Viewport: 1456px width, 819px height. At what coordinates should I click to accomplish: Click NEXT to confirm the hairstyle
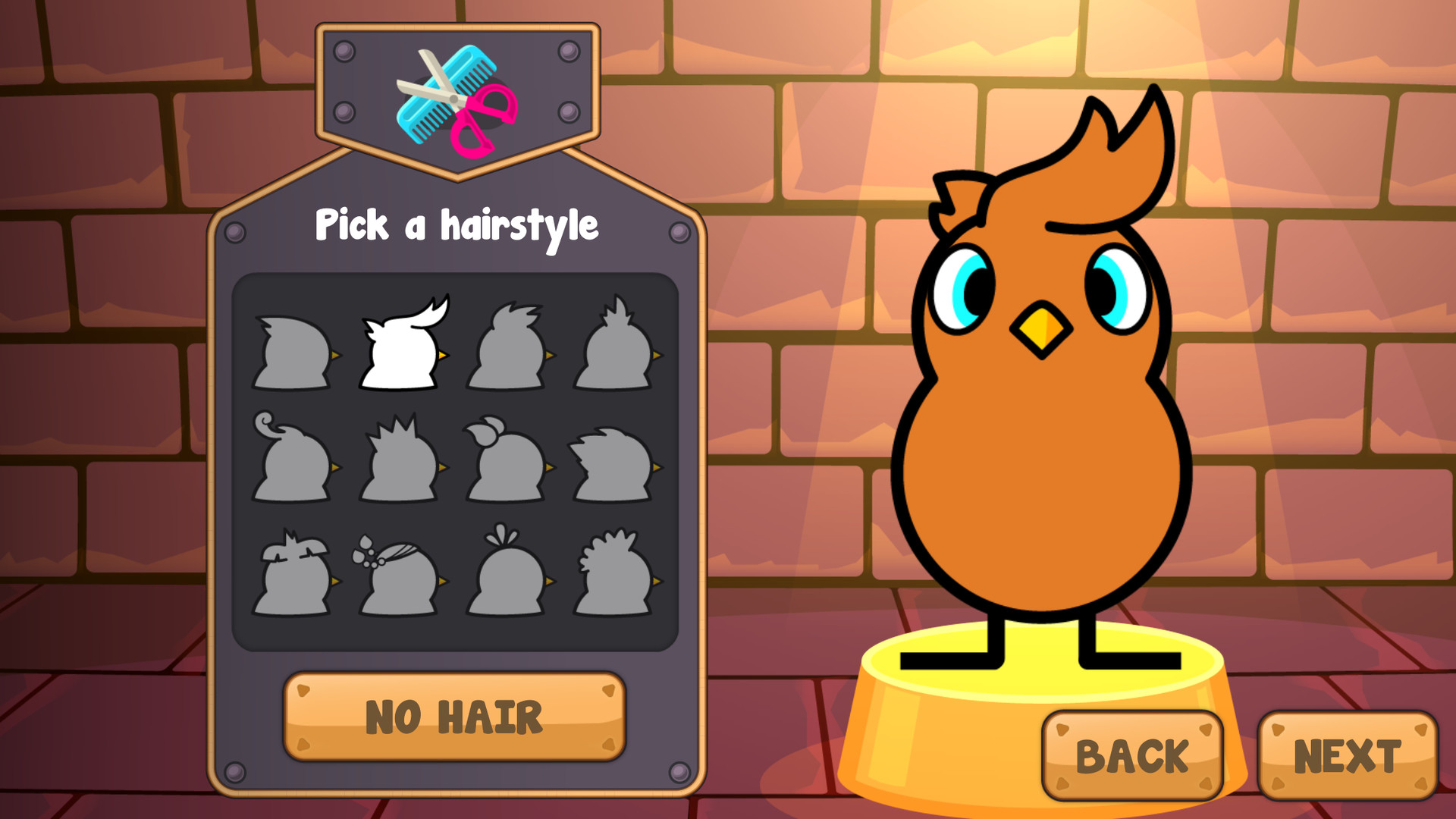click(x=1350, y=755)
